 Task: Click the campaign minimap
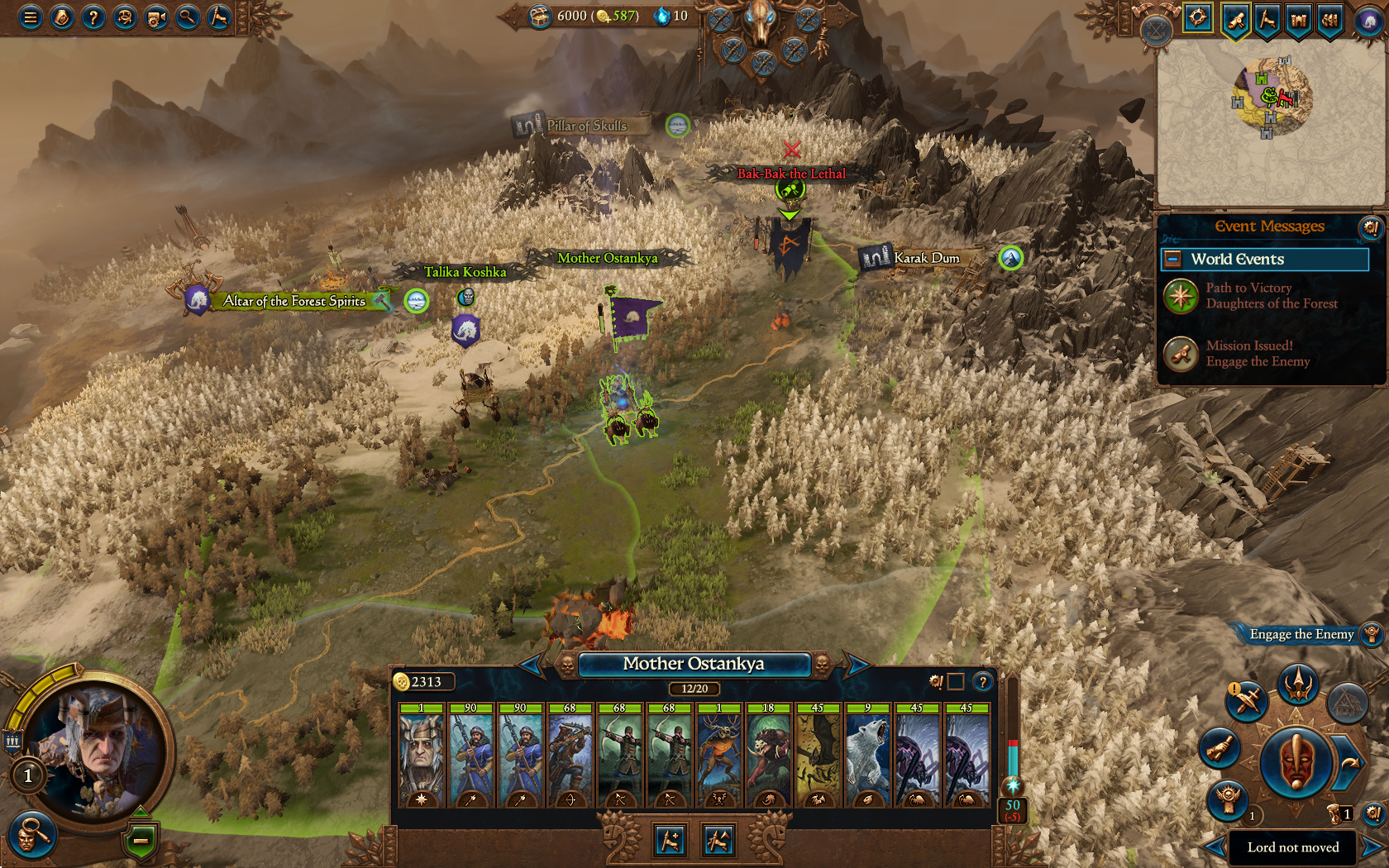pyautogui.click(x=1269, y=124)
